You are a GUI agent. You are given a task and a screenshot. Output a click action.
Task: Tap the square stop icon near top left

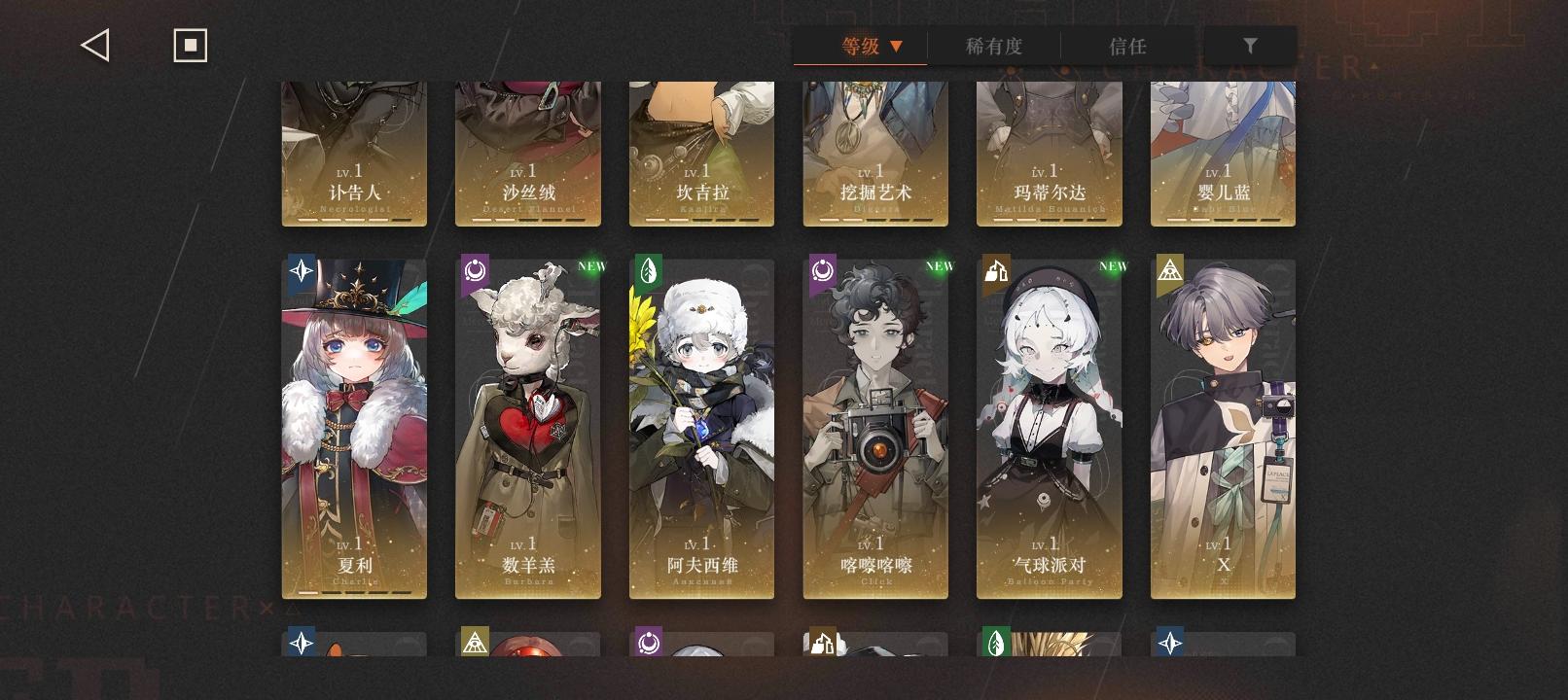[x=190, y=44]
